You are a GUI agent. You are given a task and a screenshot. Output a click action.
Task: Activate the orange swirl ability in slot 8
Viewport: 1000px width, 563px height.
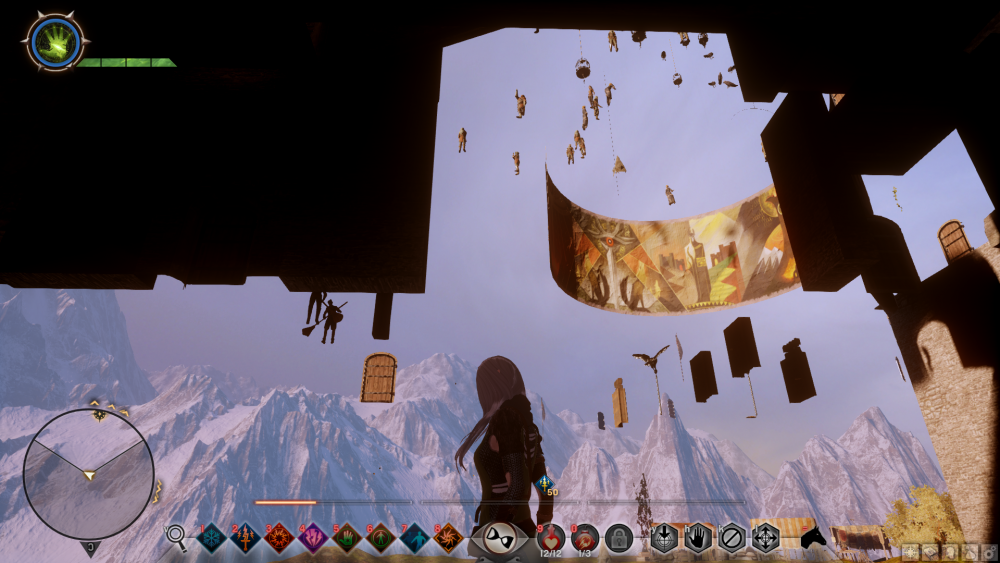(x=449, y=538)
